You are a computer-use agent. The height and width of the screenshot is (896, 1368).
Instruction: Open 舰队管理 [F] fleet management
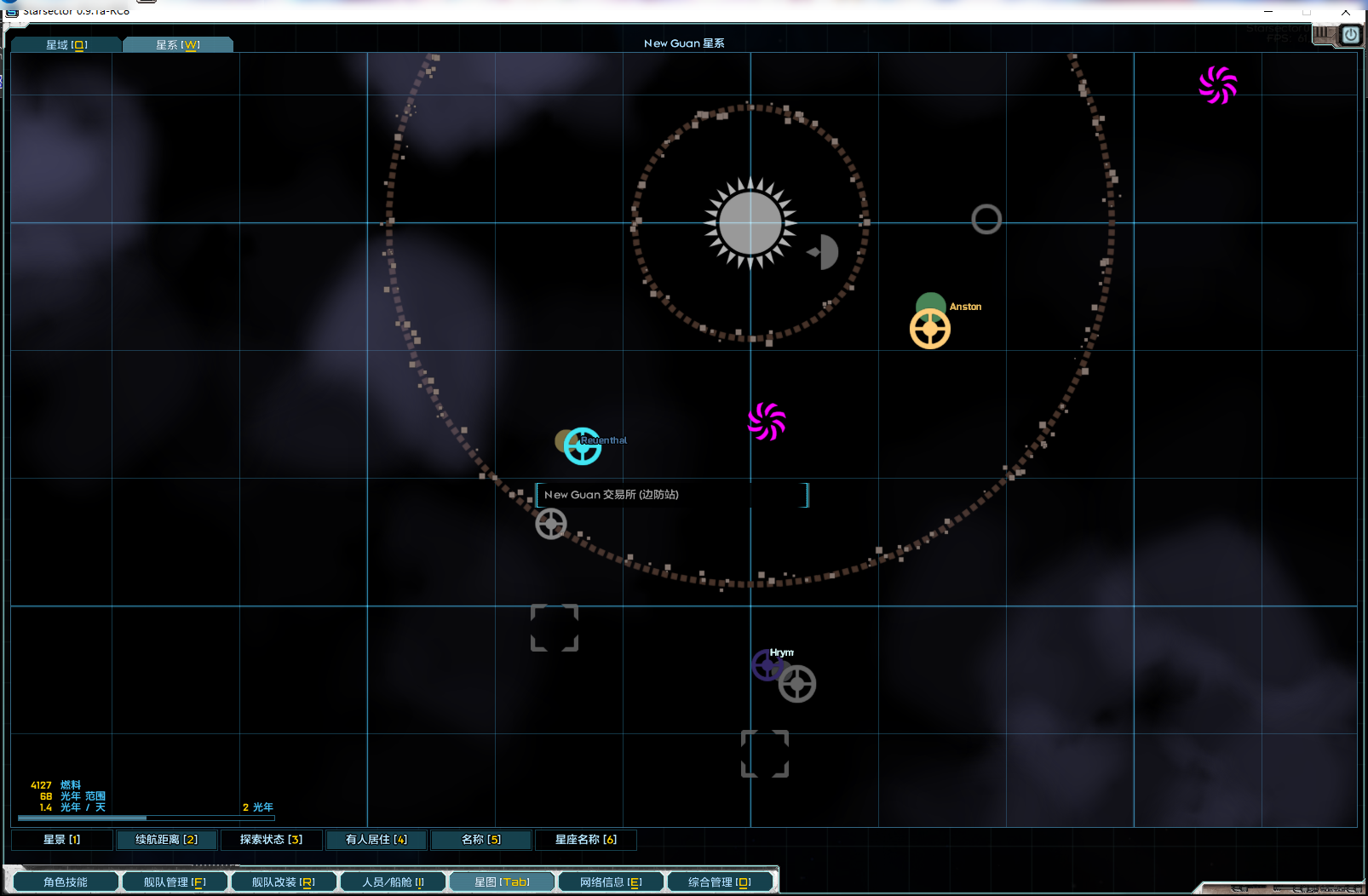(x=175, y=882)
